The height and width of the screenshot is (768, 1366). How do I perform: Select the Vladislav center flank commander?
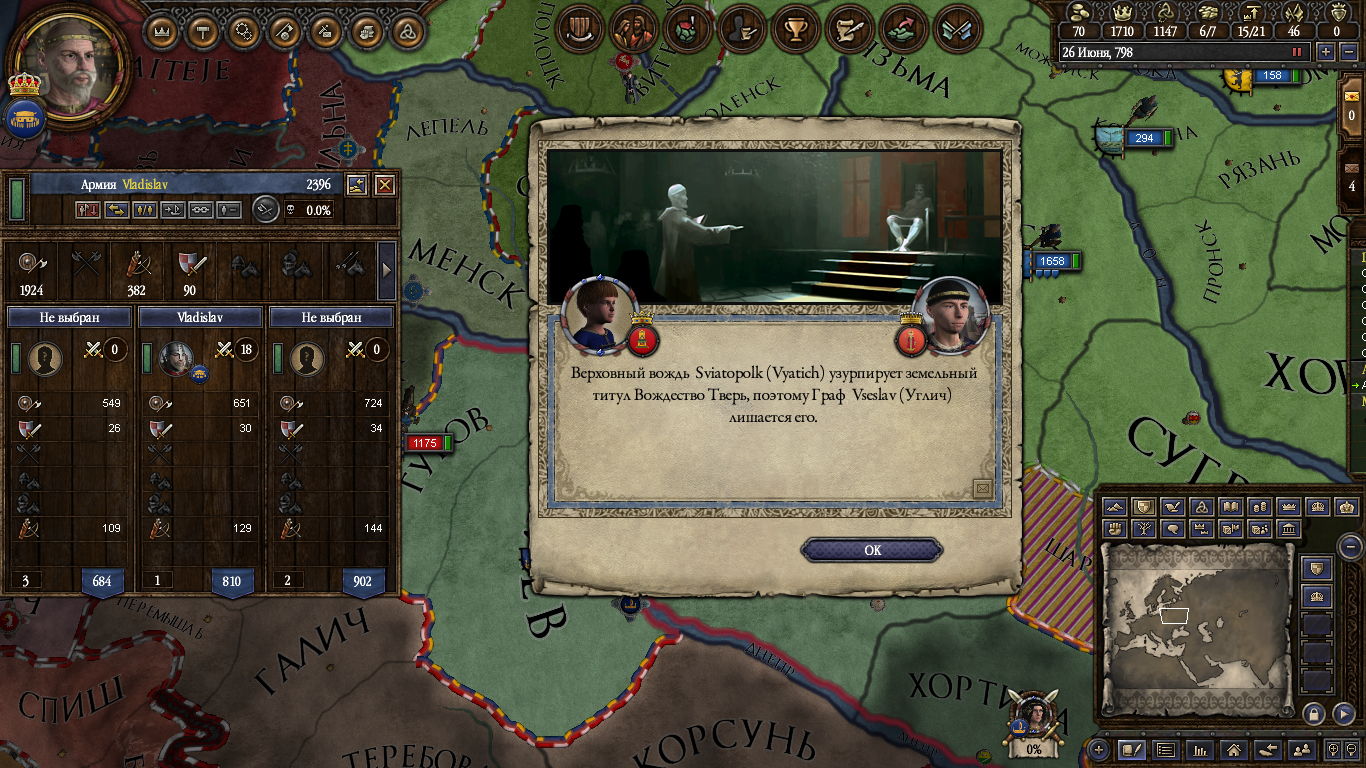[x=177, y=357]
